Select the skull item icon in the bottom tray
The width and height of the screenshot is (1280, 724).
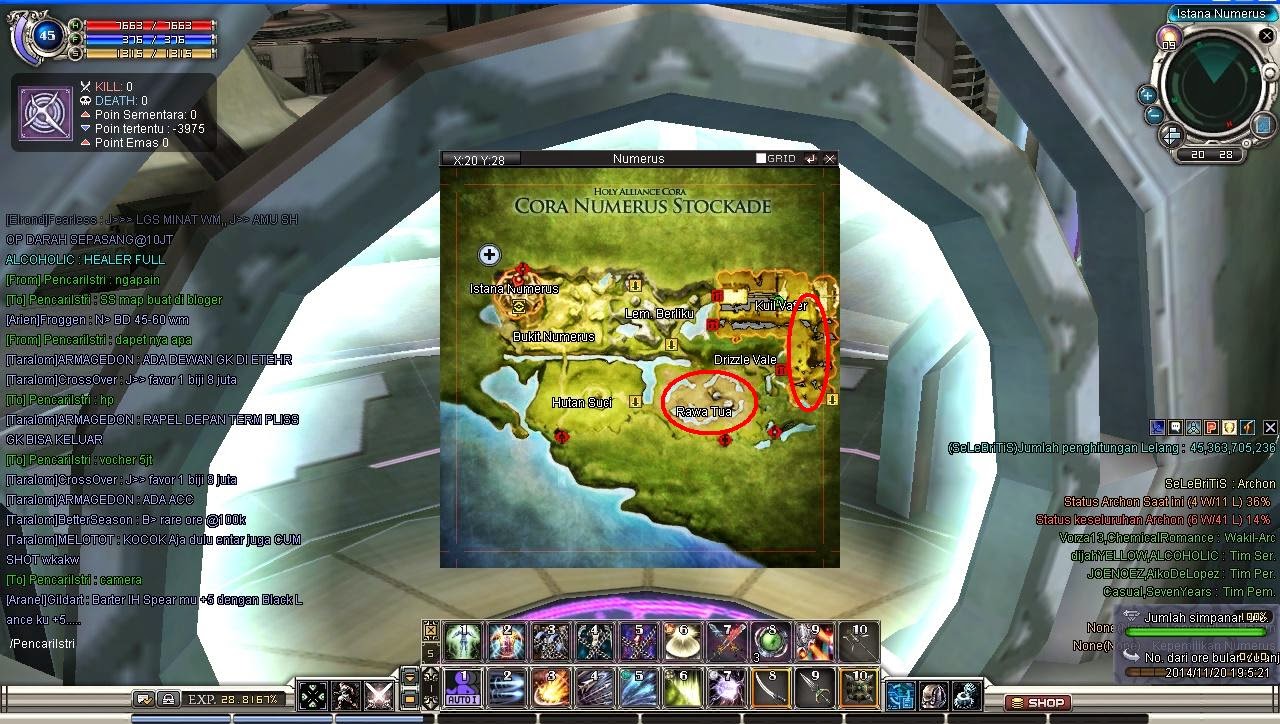tap(934, 696)
